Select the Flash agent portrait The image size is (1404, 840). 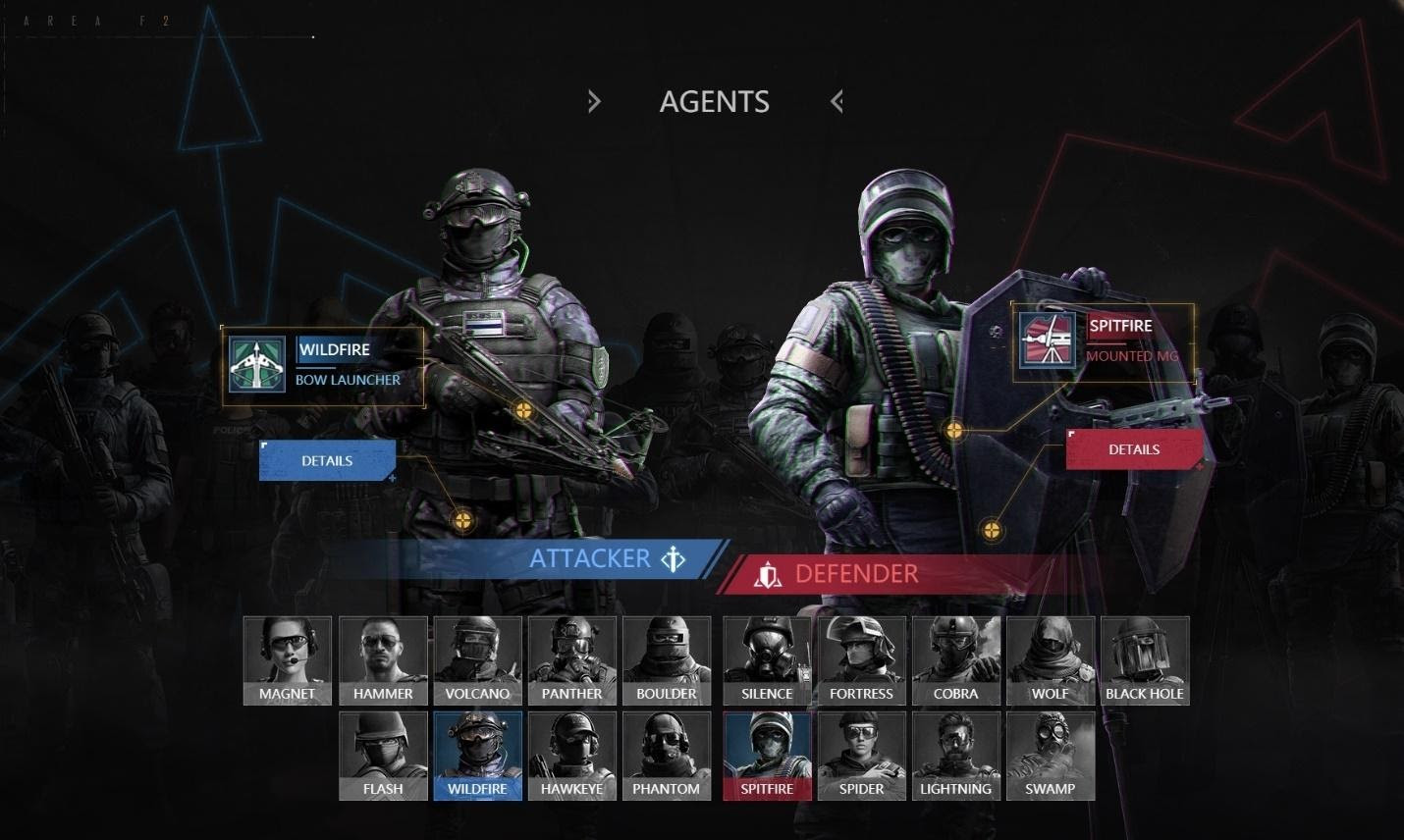pyautogui.click(x=383, y=755)
